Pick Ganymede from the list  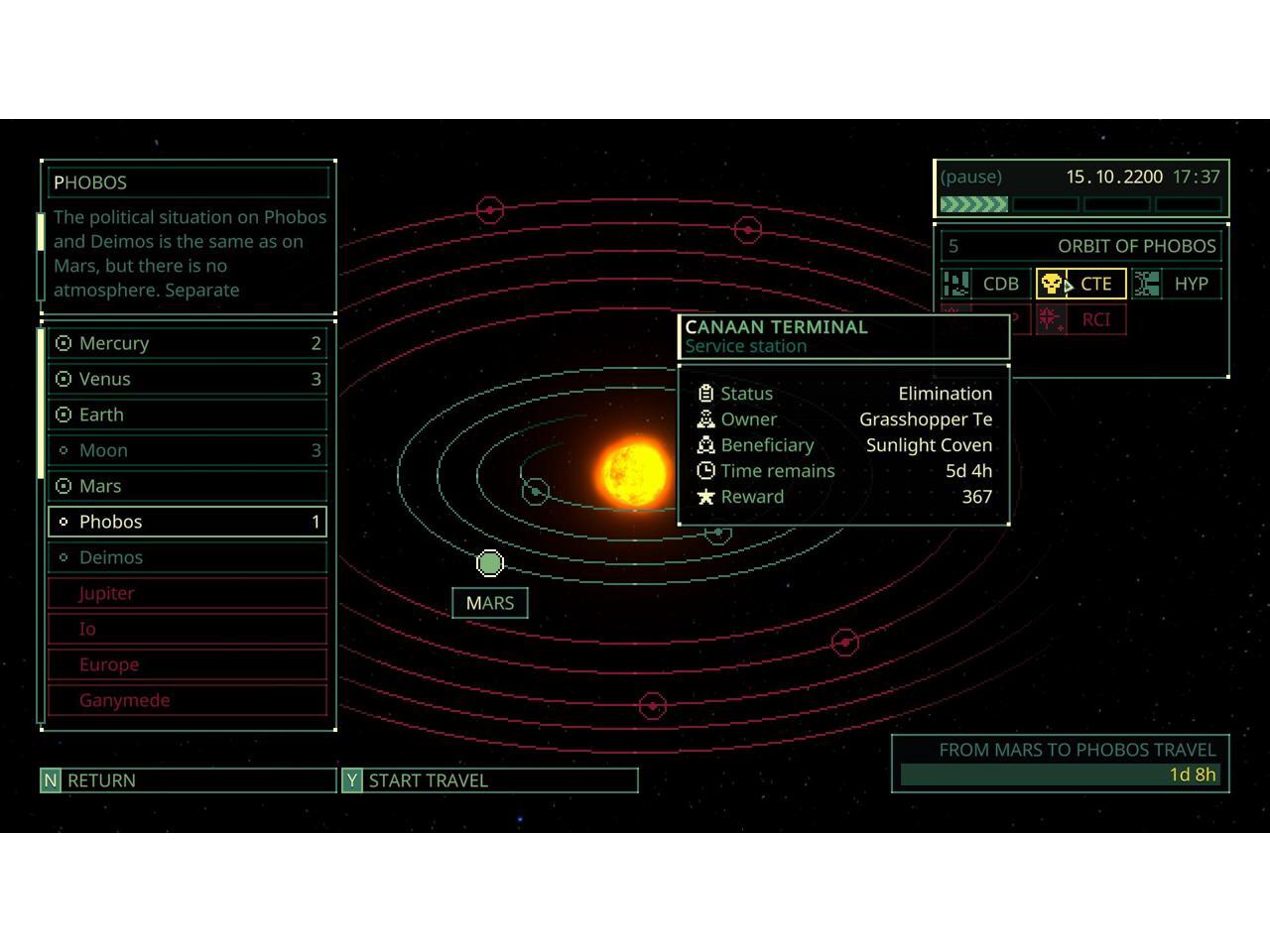coord(188,700)
